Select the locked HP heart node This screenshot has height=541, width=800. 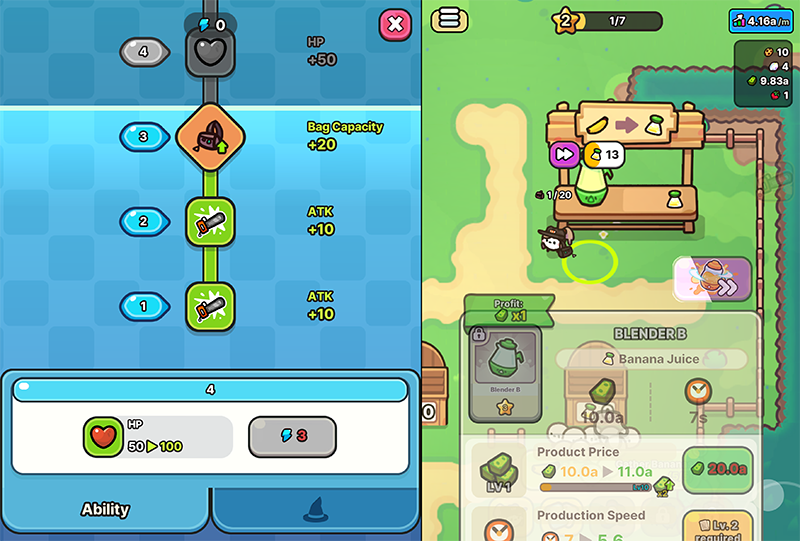point(210,51)
